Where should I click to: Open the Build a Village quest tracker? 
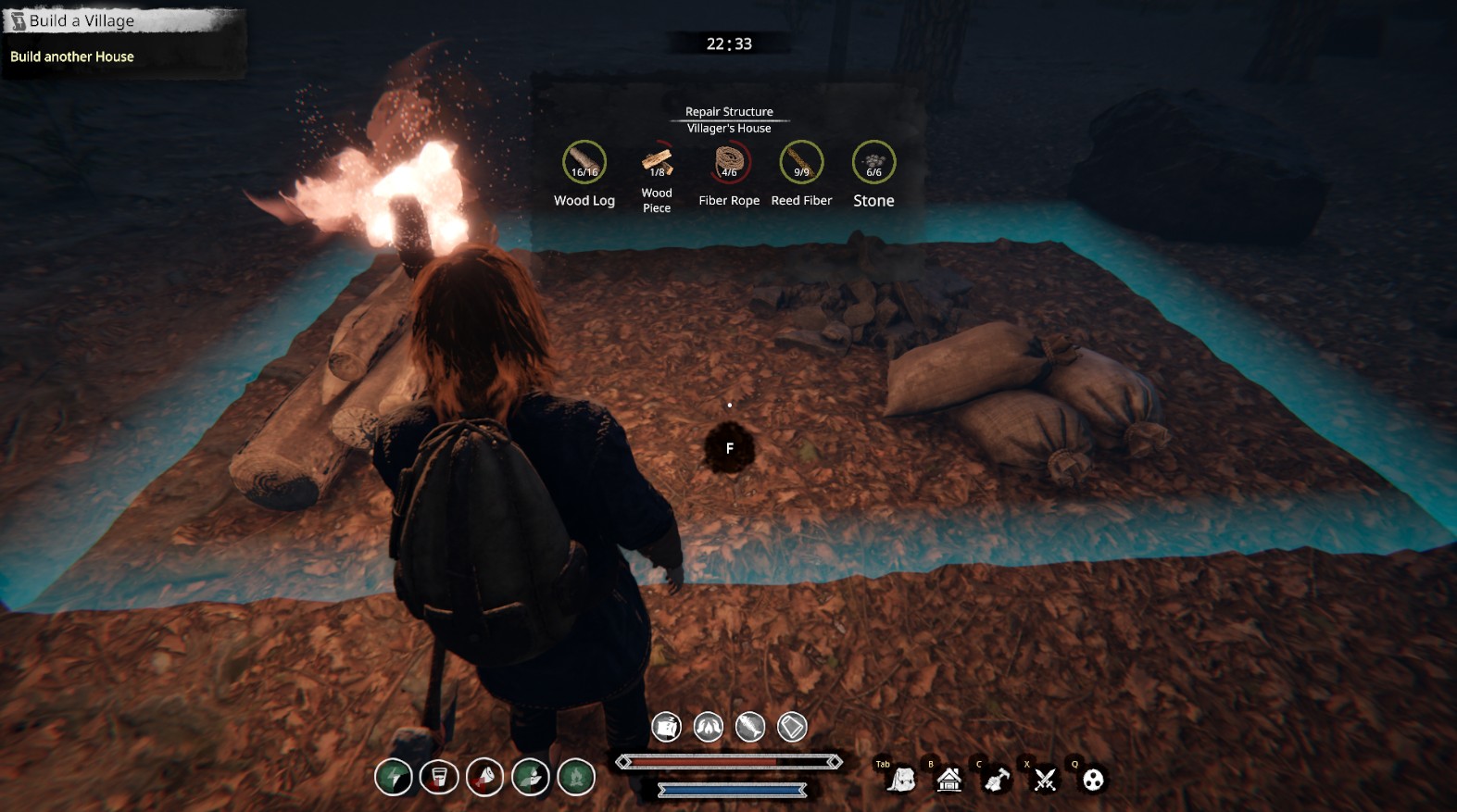pyautogui.click(x=82, y=20)
